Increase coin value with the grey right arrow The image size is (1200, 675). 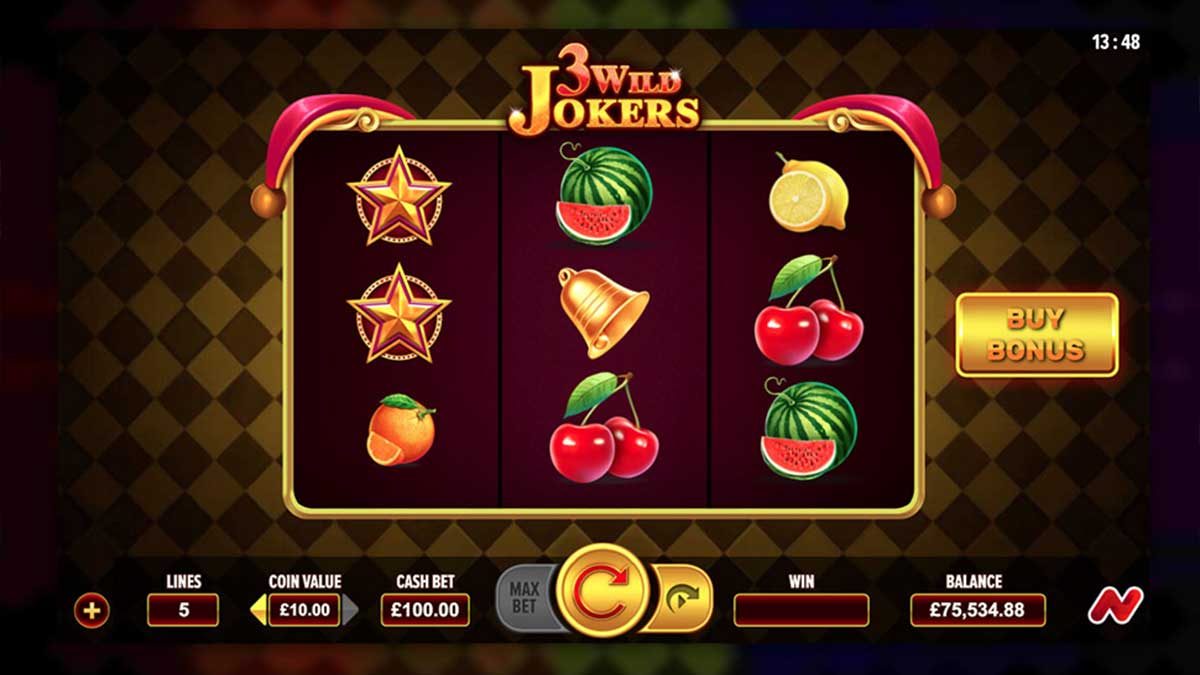351,610
